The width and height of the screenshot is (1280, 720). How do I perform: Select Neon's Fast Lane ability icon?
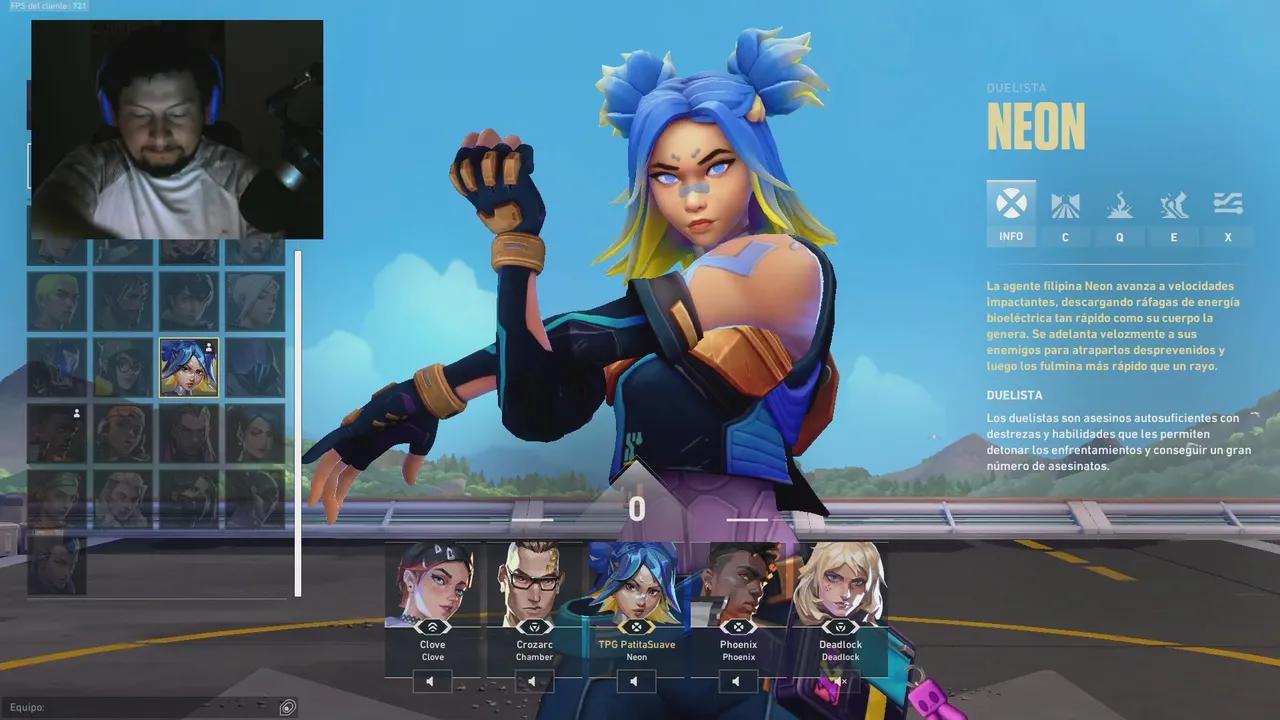pos(1065,205)
